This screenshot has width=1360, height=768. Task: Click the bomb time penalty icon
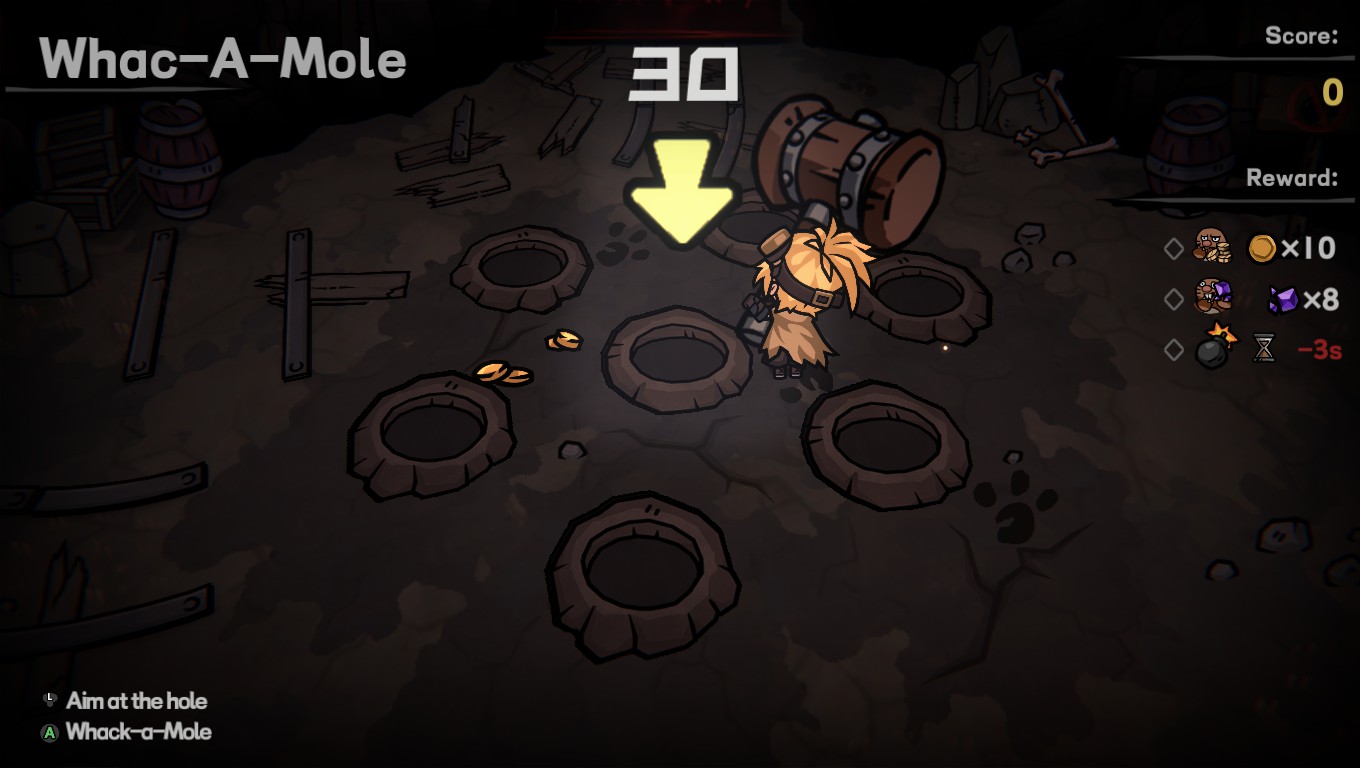point(1215,347)
